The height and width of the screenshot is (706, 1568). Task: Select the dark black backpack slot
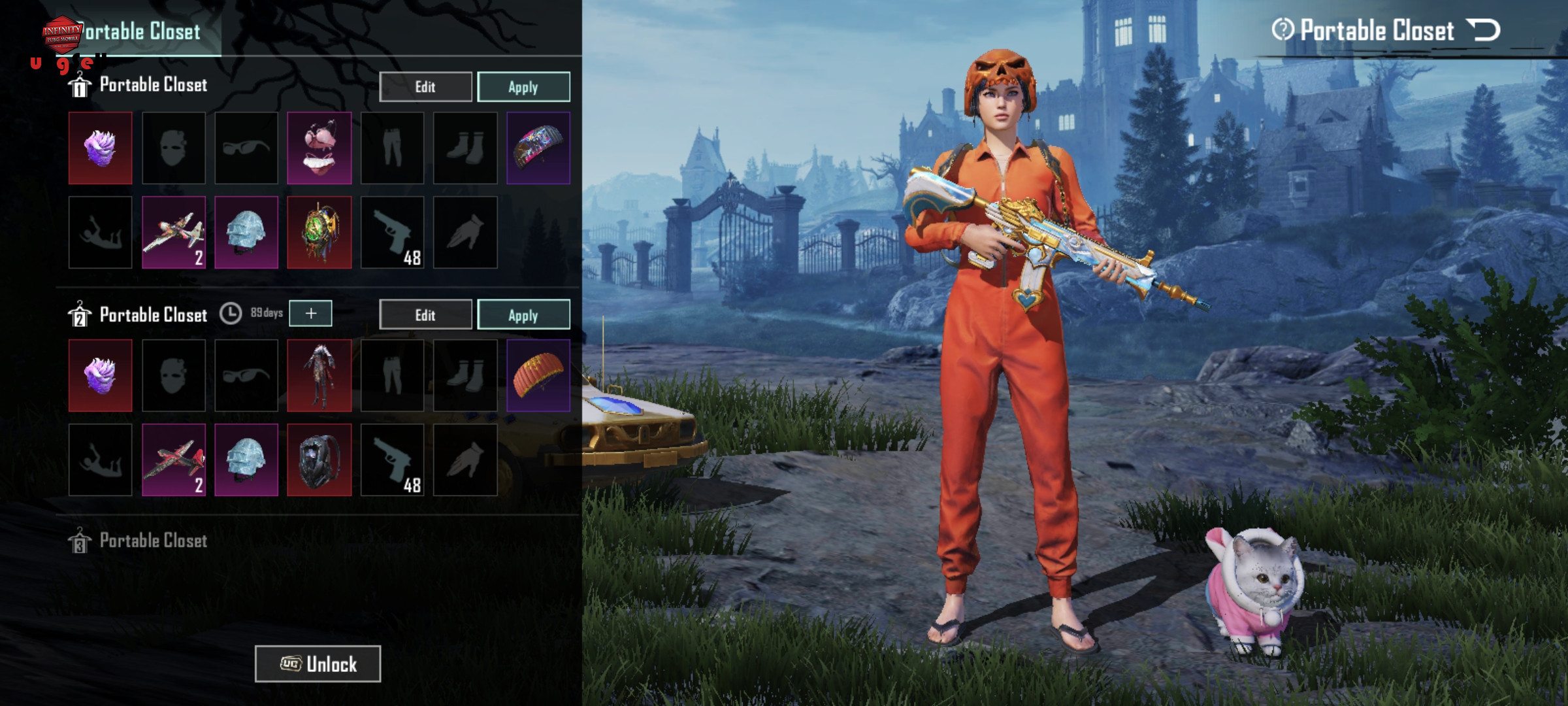[319, 460]
